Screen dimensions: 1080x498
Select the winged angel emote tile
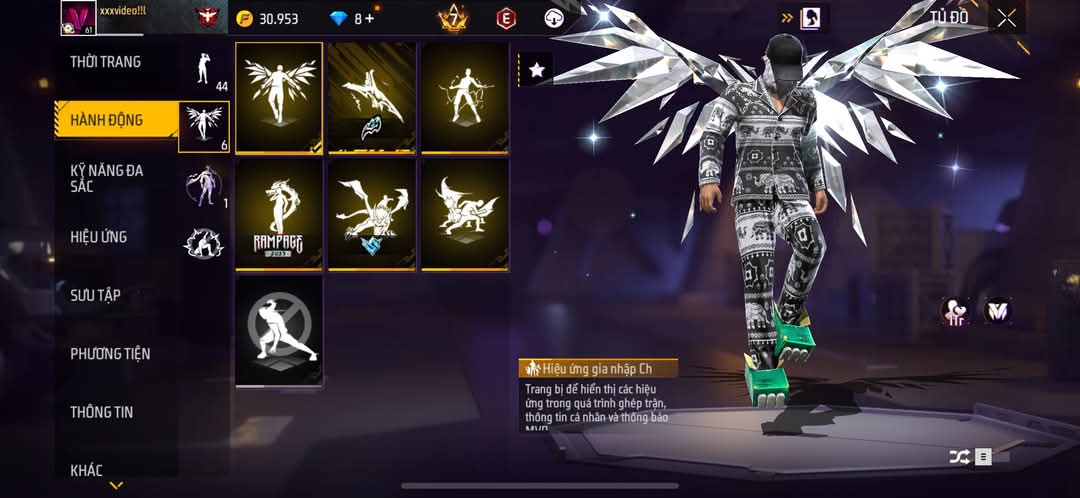pyautogui.click(x=279, y=97)
